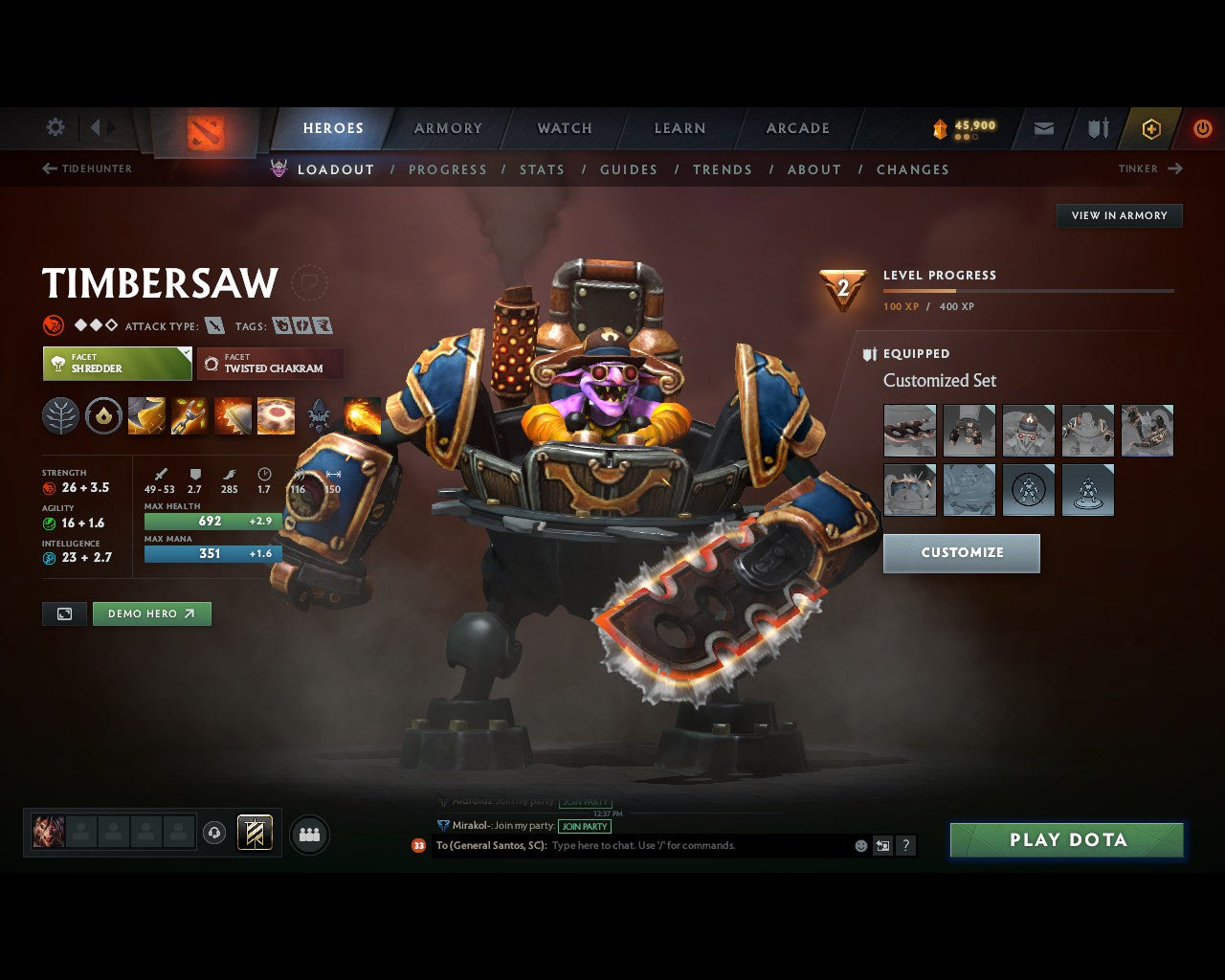The height and width of the screenshot is (980, 1225).
Task: Open the Armory menu item
Action: (x=447, y=128)
